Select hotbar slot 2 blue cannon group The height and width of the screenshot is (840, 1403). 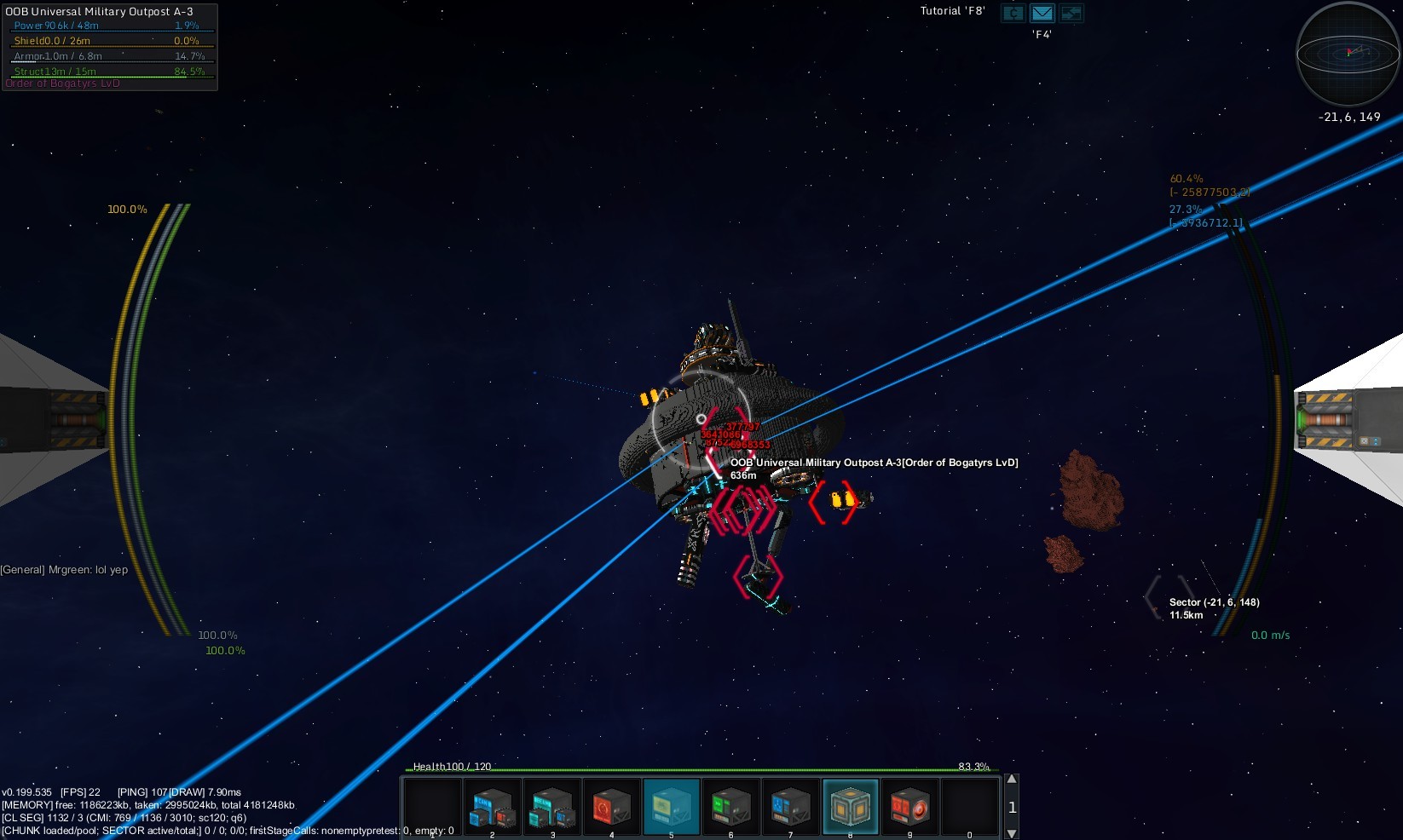(492, 807)
